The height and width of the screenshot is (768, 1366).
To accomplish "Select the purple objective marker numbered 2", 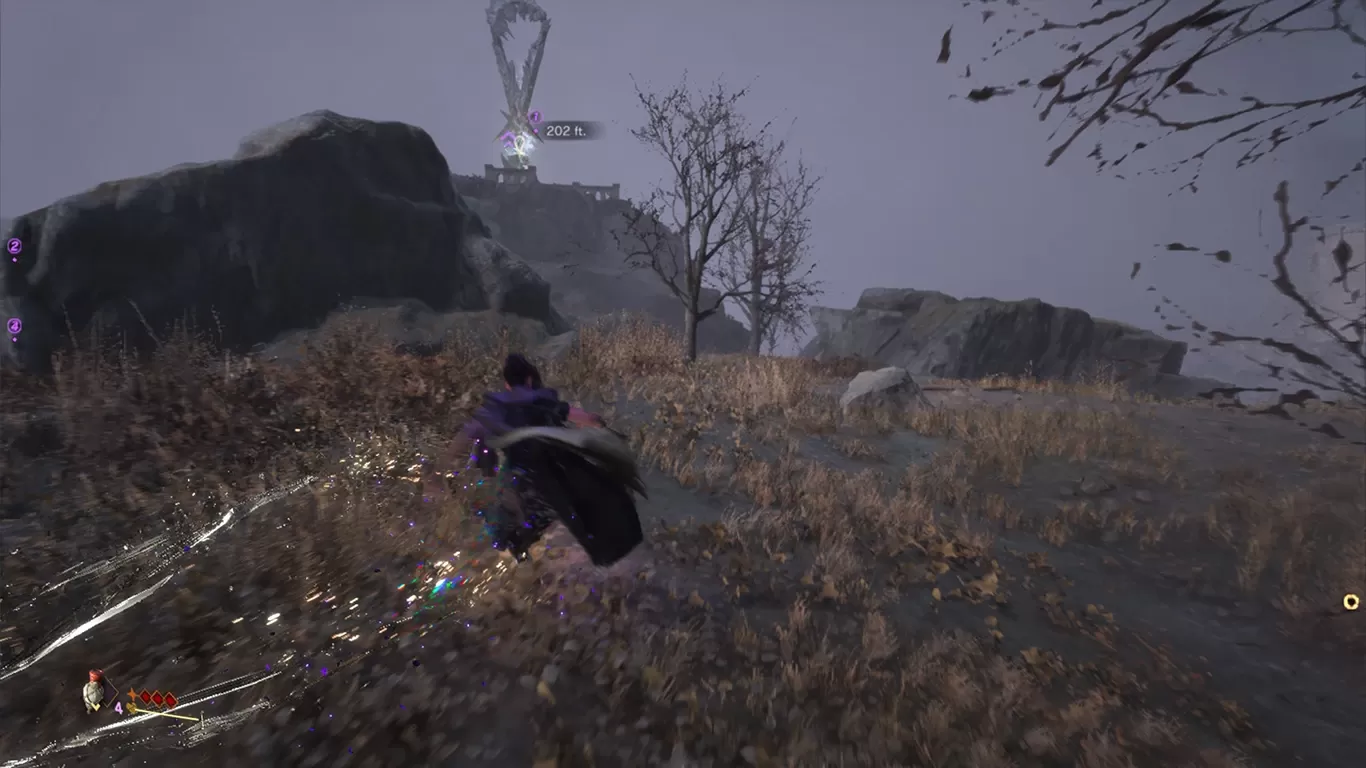I will click(x=15, y=246).
